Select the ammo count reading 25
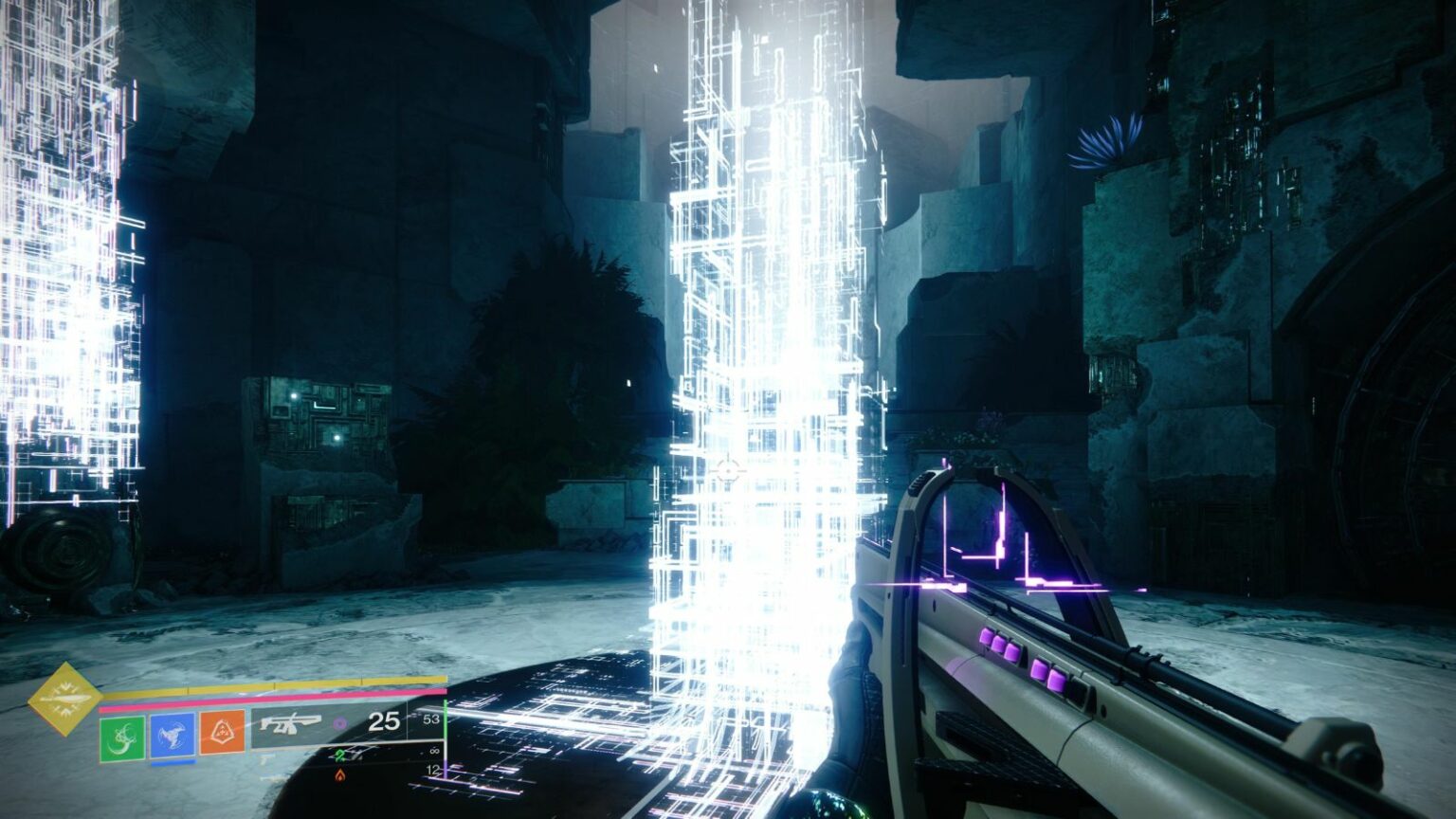This screenshot has width=1456, height=819. [383, 723]
